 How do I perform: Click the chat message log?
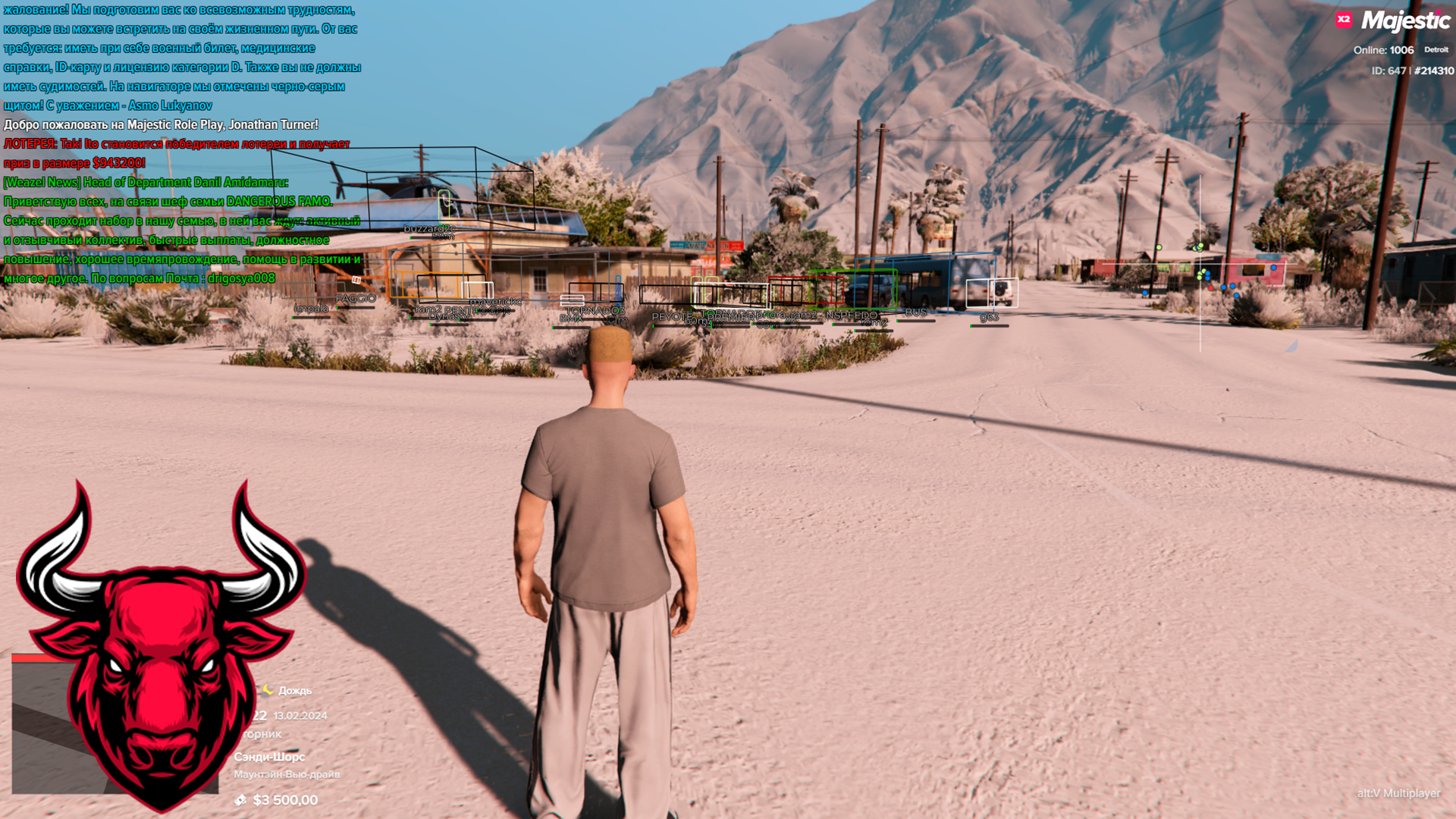click(x=182, y=144)
